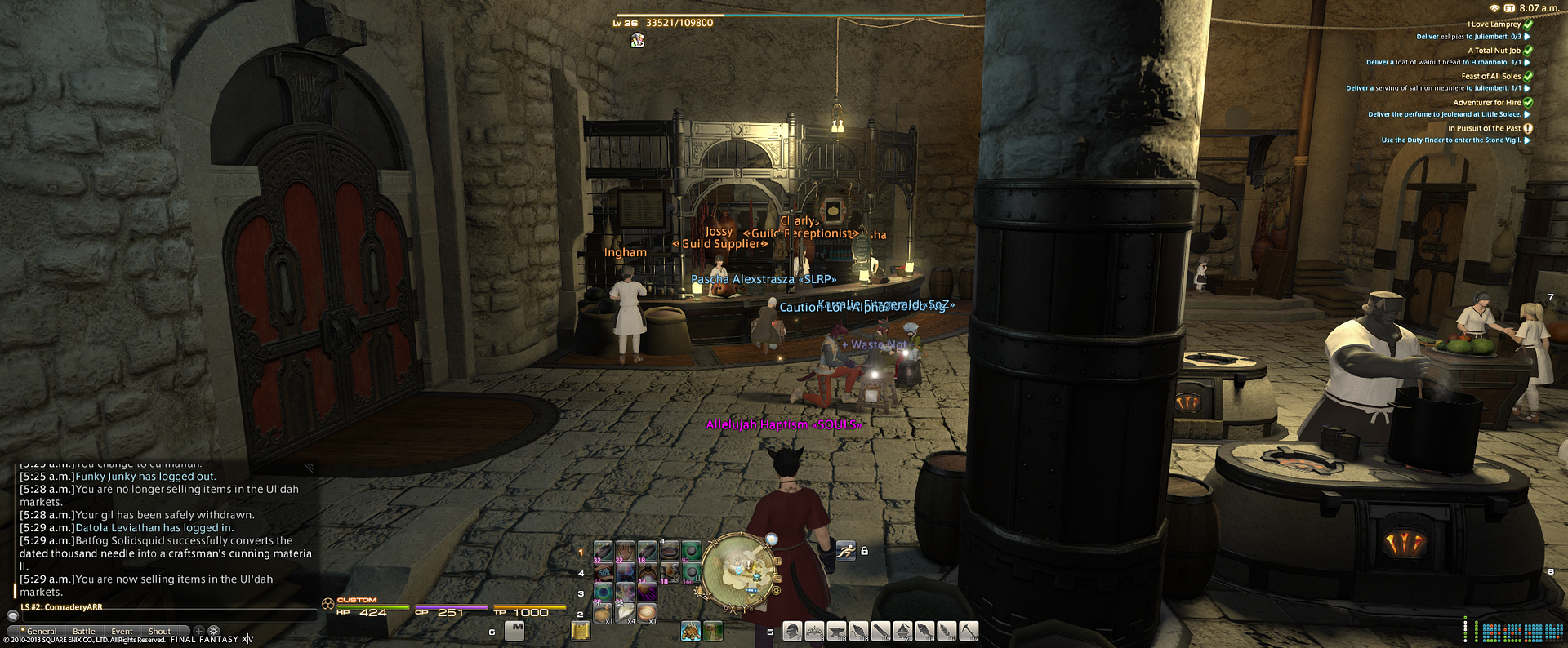Switch to blacksmith anvil class icon
1568x648 pixels.
pos(836,631)
